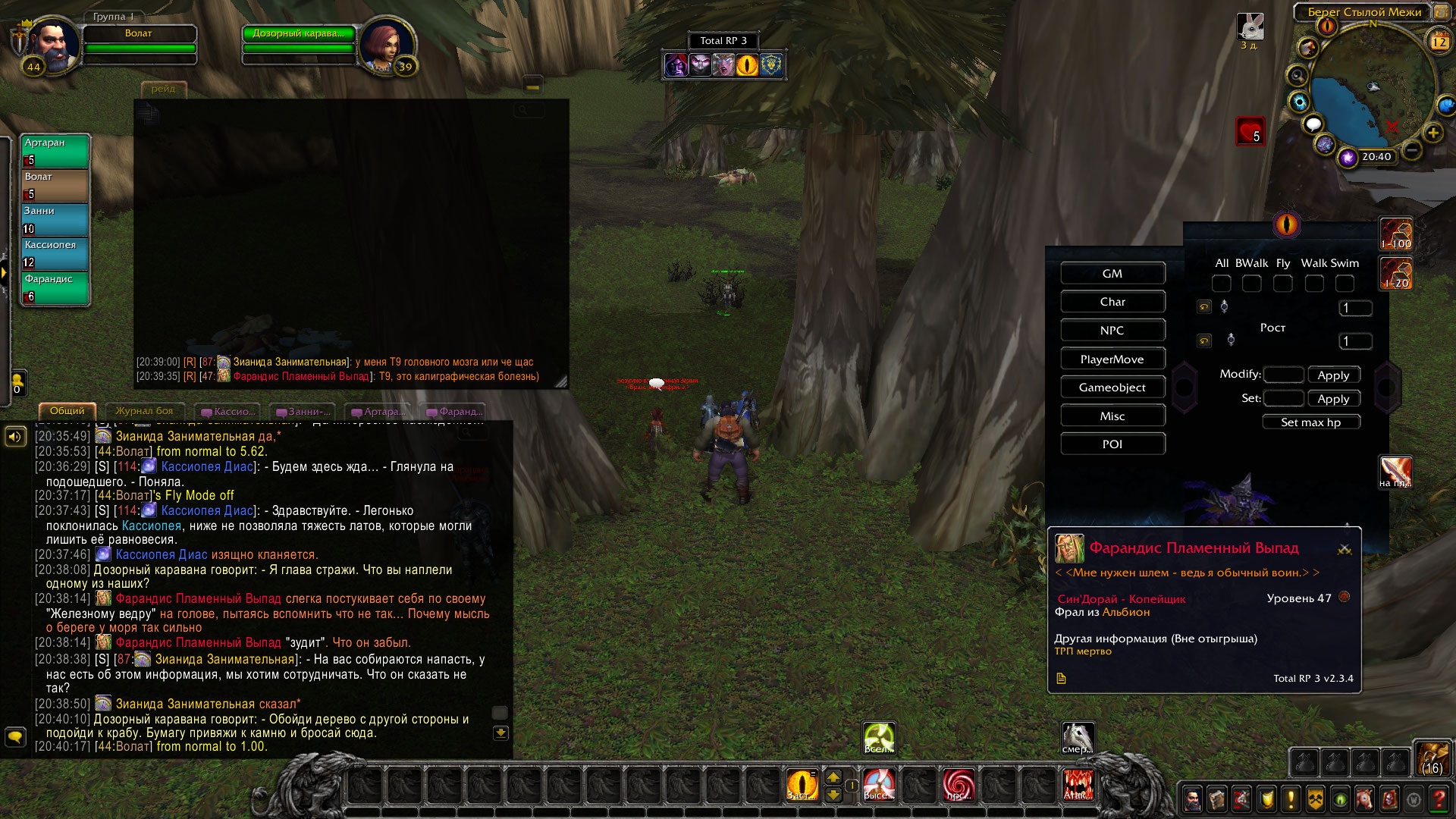Close the Фарандис Пламенный Выпад profile tooltip
This screenshot has height=819, width=1456.
(x=1345, y=549)
